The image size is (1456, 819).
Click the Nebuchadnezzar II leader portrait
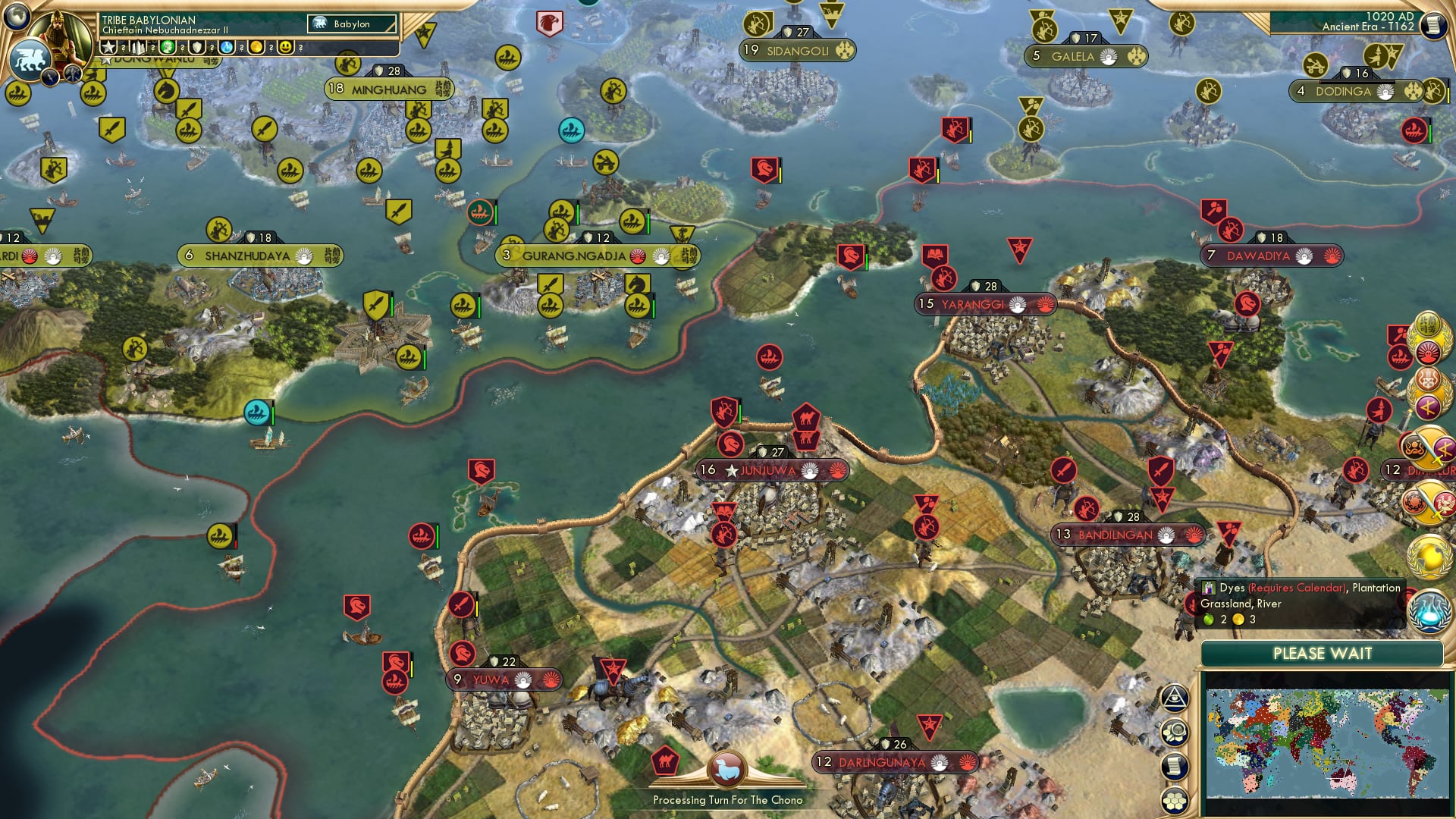[x=60, y=38]
